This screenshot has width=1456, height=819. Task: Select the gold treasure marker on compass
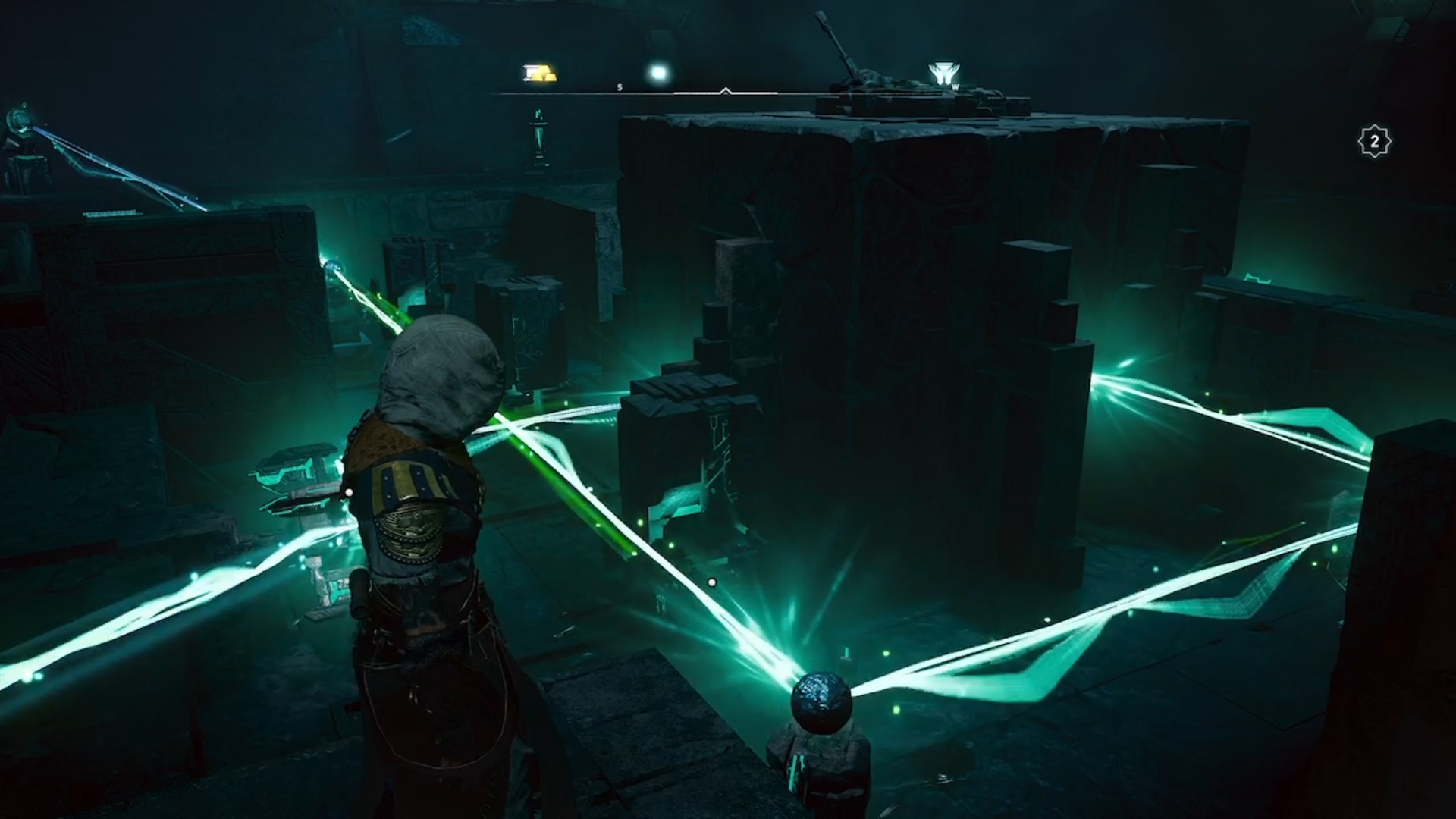541,73
